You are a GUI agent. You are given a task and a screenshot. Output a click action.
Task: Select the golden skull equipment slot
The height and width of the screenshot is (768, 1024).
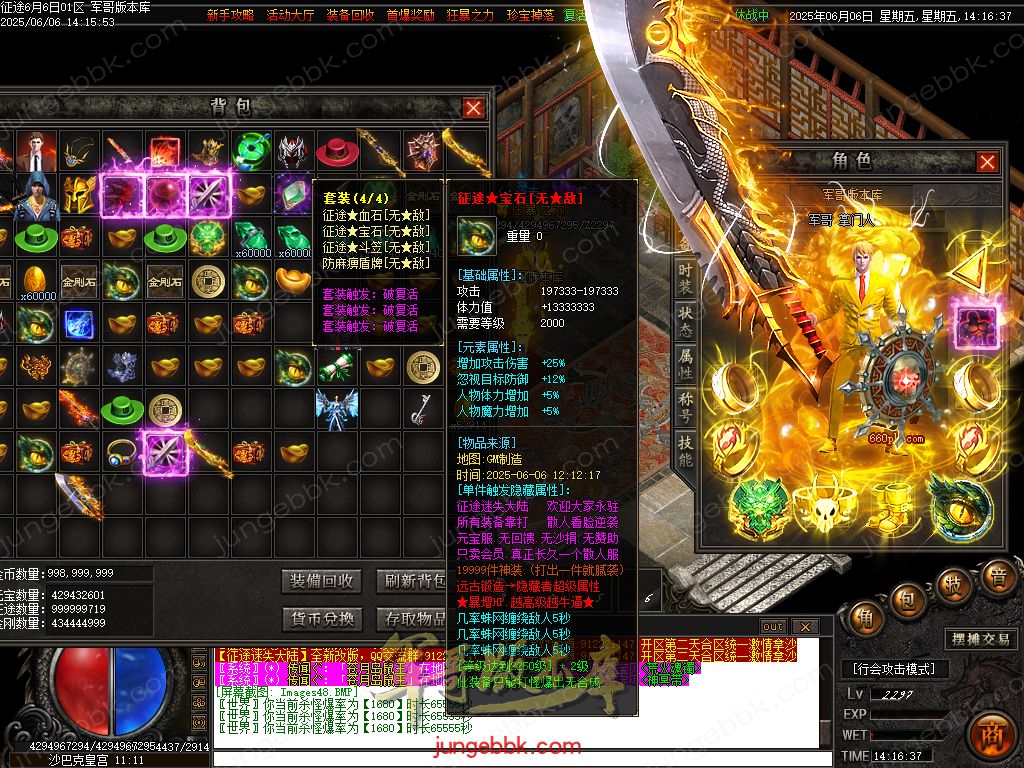(x=824, y=509)
